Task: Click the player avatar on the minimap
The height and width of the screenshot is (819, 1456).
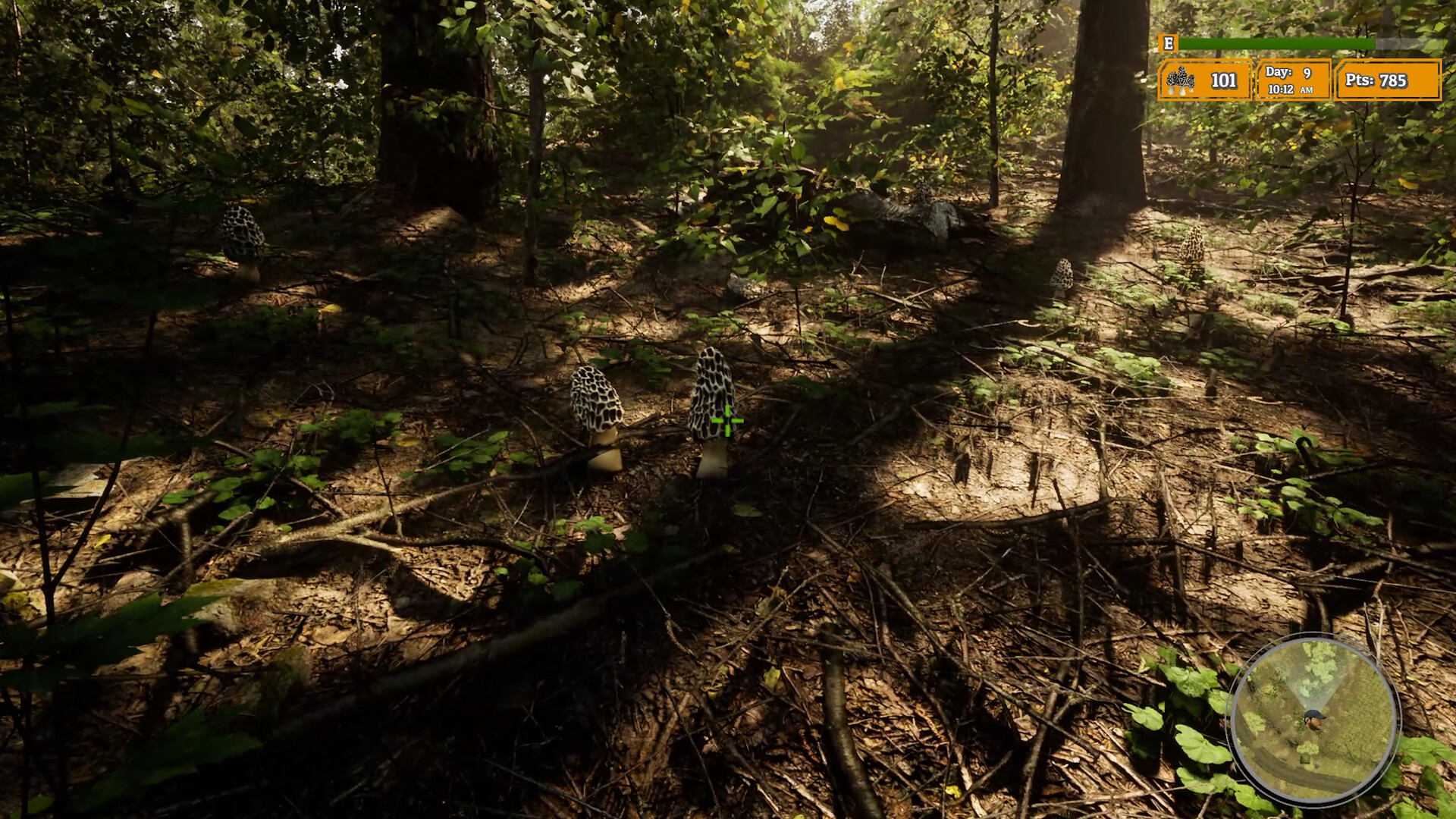Action: tap(1313, 719)
